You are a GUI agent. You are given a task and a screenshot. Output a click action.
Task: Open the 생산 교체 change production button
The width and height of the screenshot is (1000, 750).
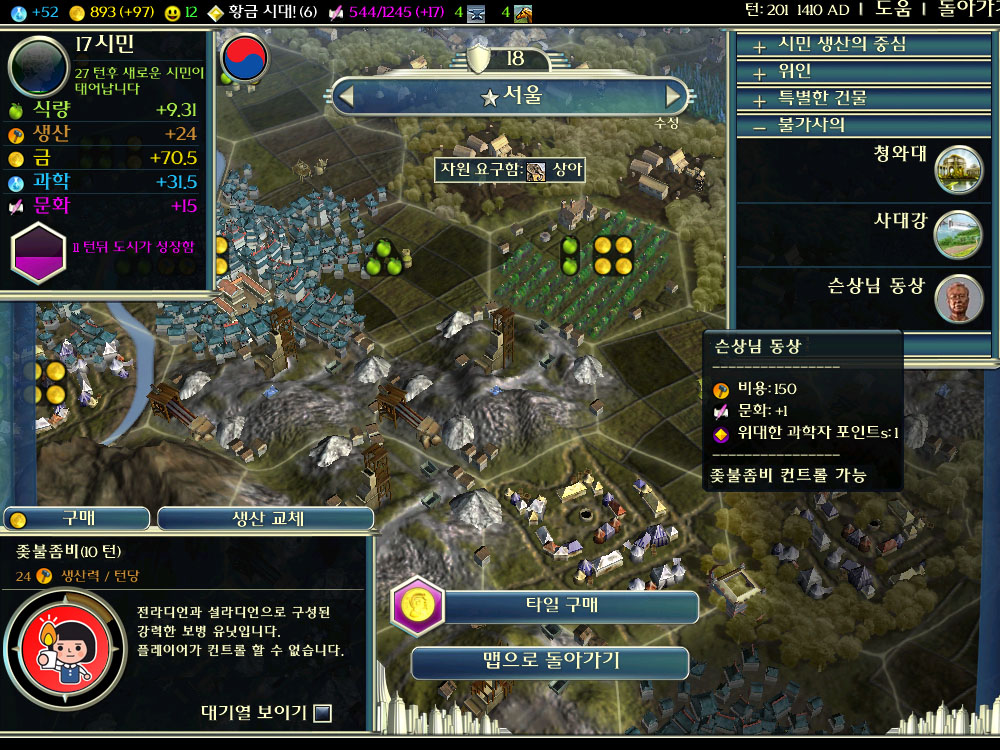tap(265, 519)
